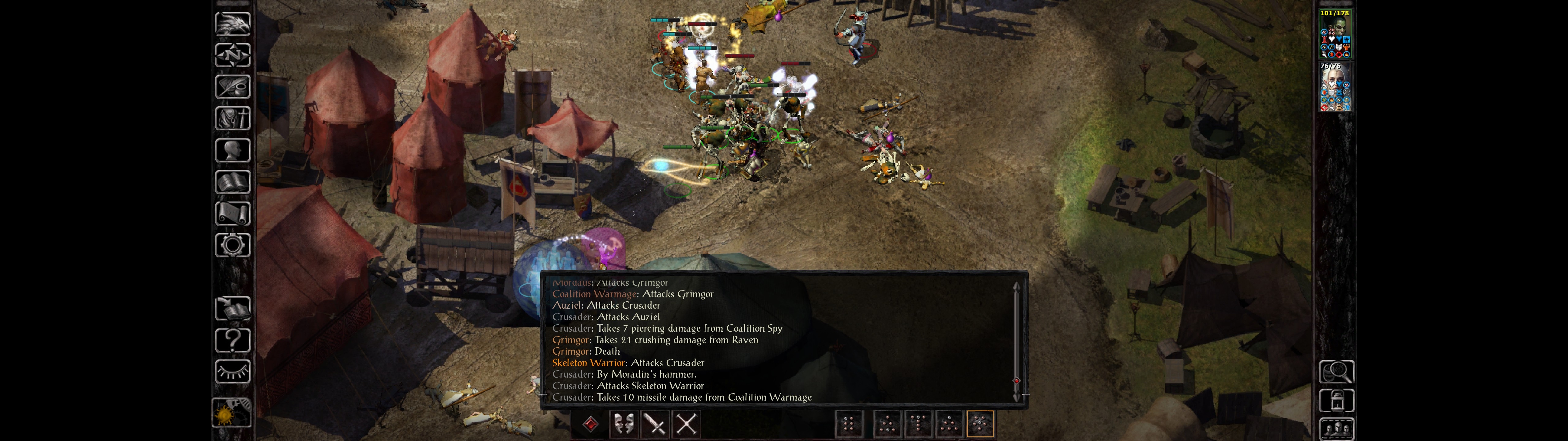
Task: Select the green orc character portrait
Action: 1335,34
